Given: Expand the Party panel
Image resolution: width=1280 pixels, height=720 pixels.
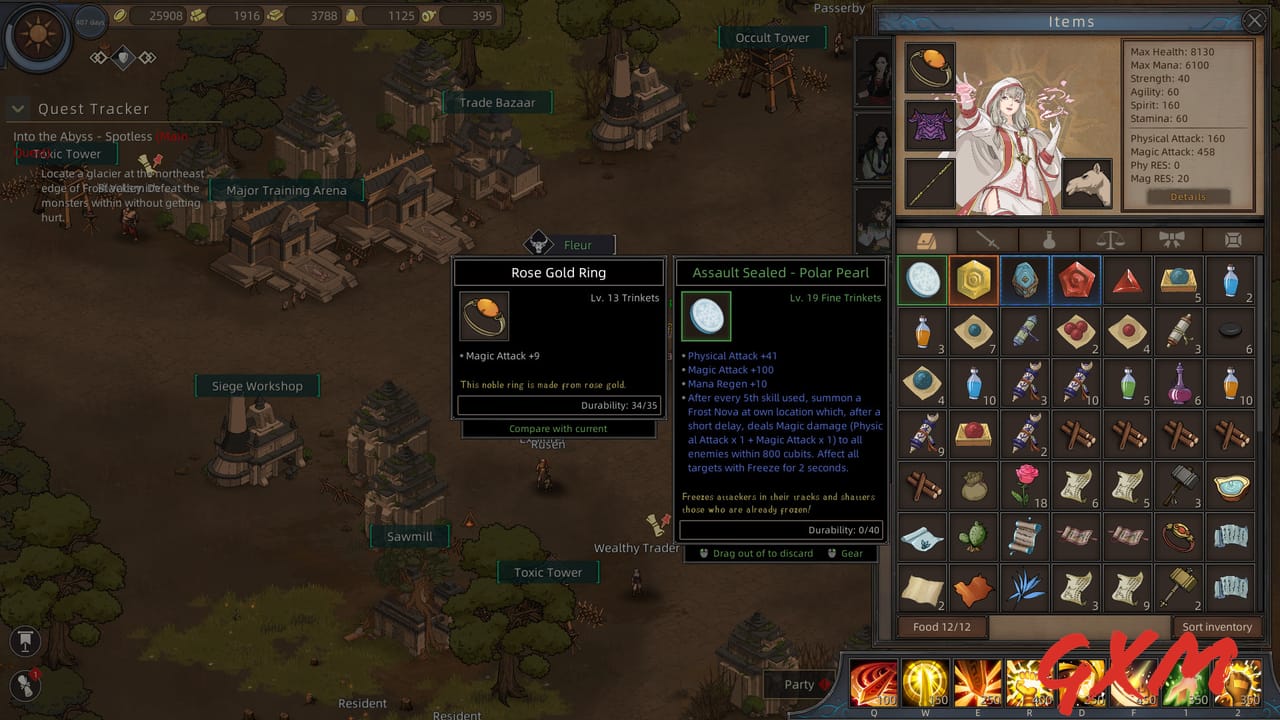Looking at the screenshot, I should (798, 684).
